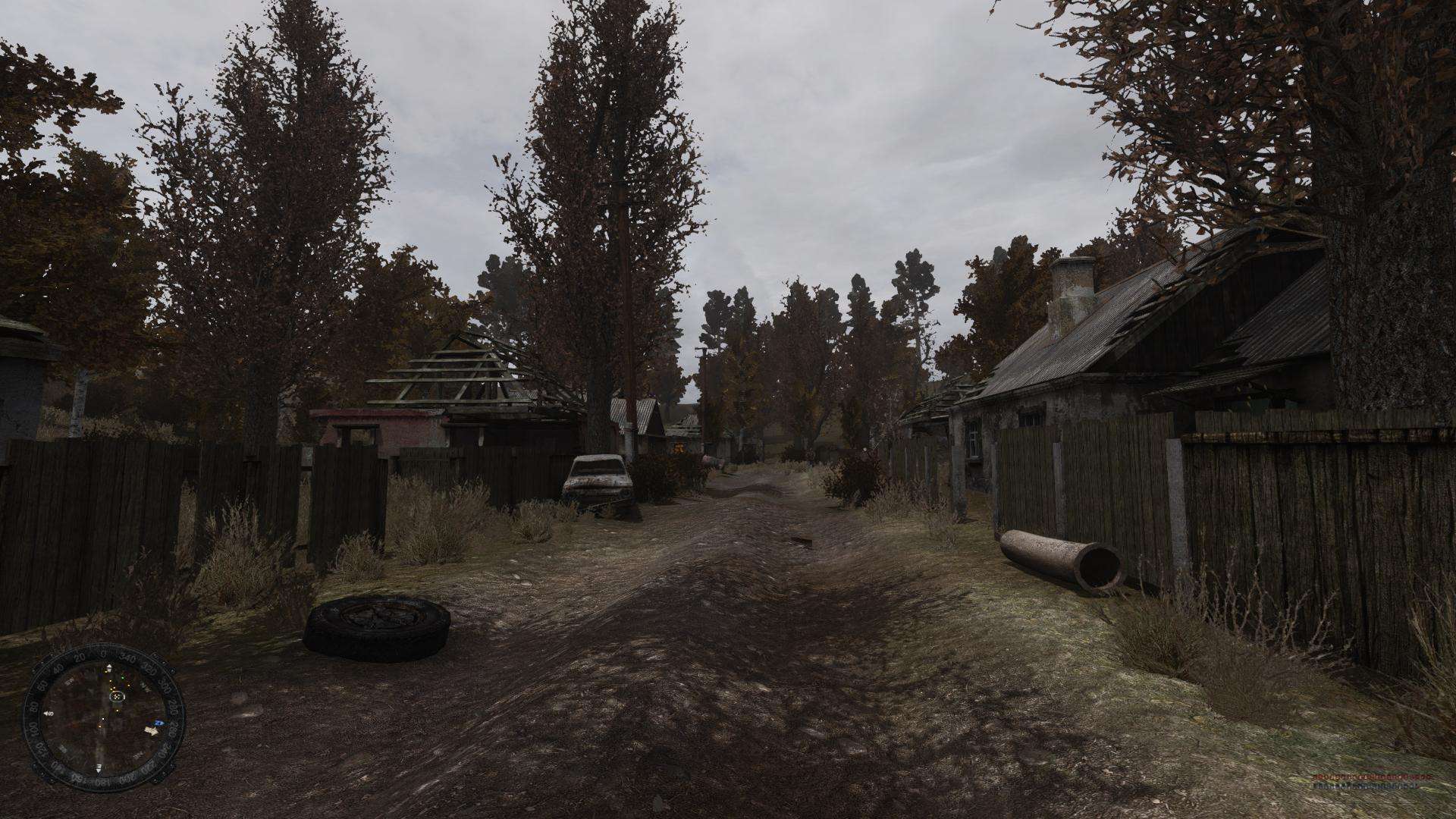This screenshot has width=1456, height=819.
Task: Click the 20 heading mark on the compass
Action: pyautogui.click(x=79, y=657)
